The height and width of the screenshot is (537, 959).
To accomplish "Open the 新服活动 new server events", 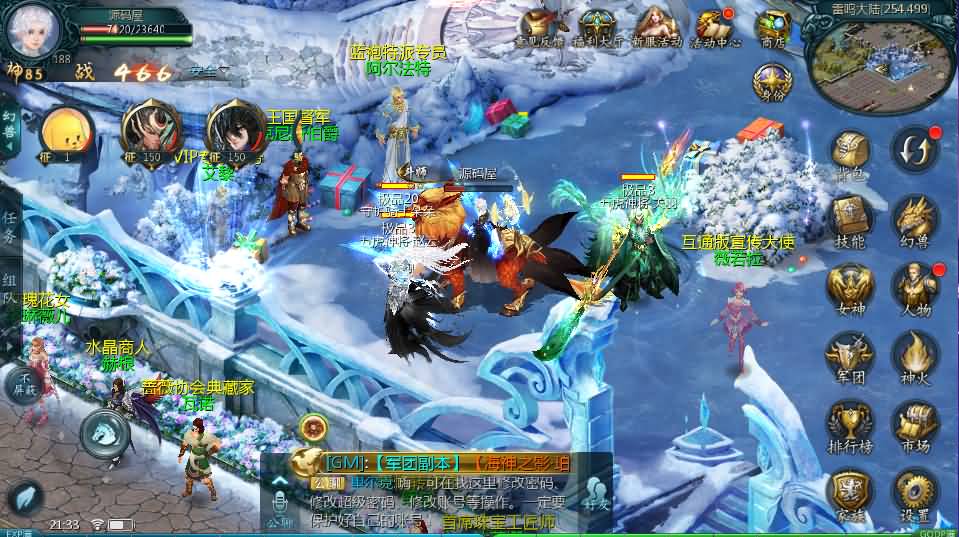I will pos(656,28).
